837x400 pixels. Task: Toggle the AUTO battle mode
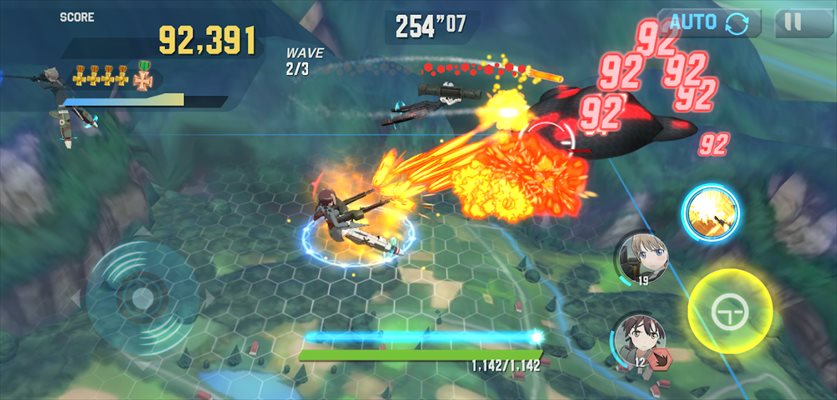coord(708,23)
